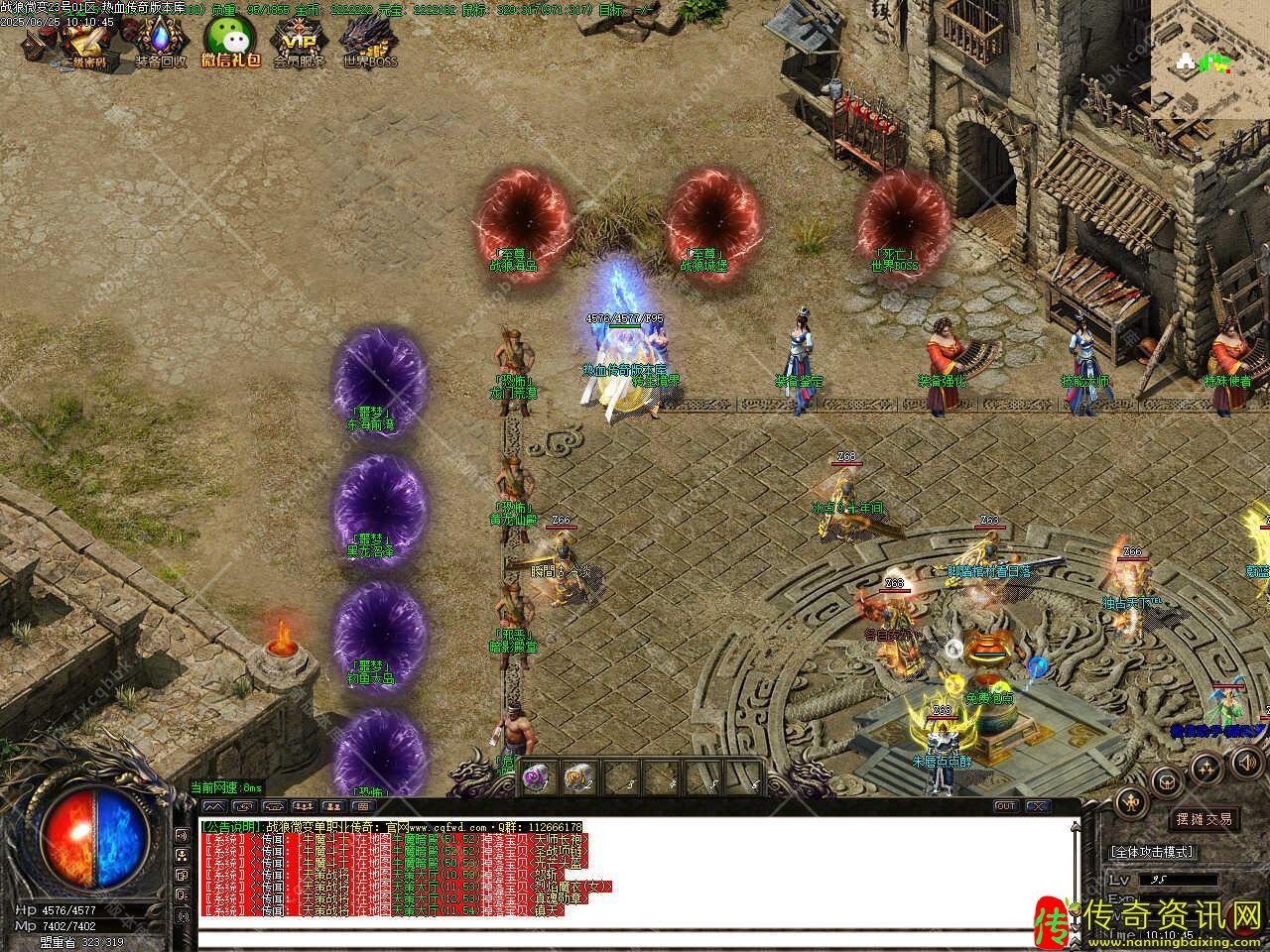Open the bag chest round button
The height and width of the screenshot is (952, 1270).
coord(1169,783)
